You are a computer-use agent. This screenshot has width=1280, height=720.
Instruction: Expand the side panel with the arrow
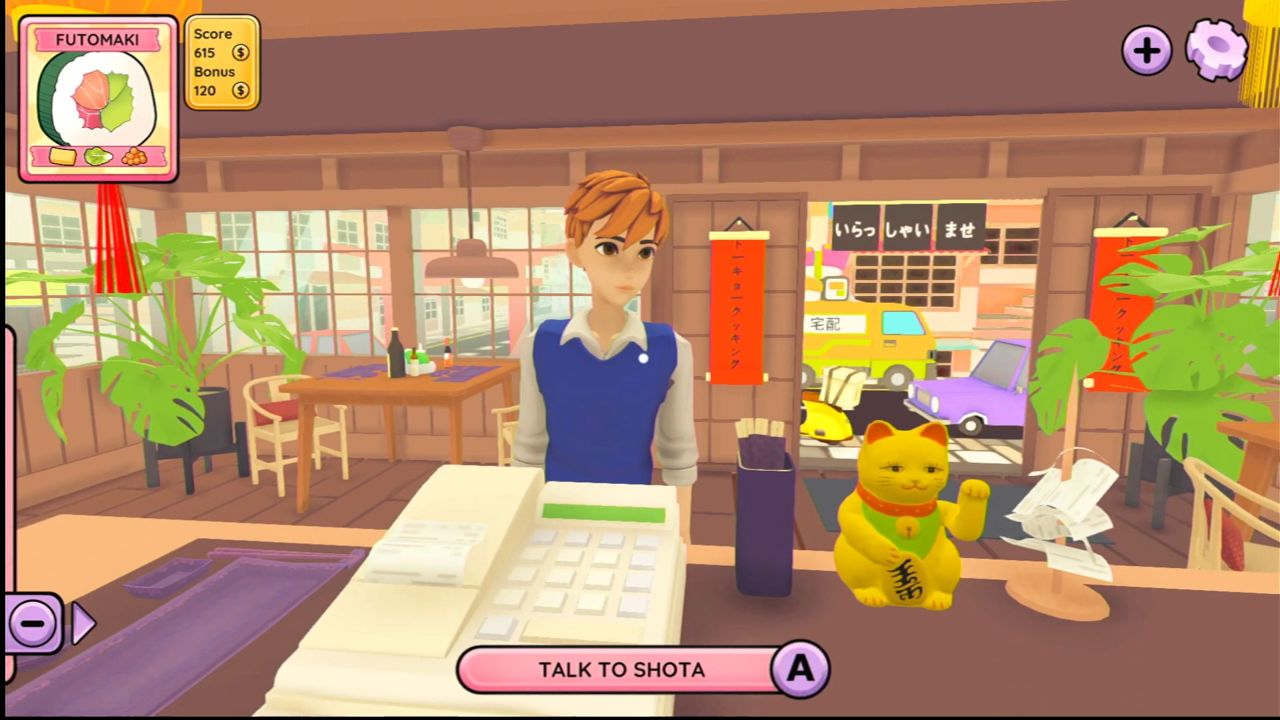(x=83, y=624)
